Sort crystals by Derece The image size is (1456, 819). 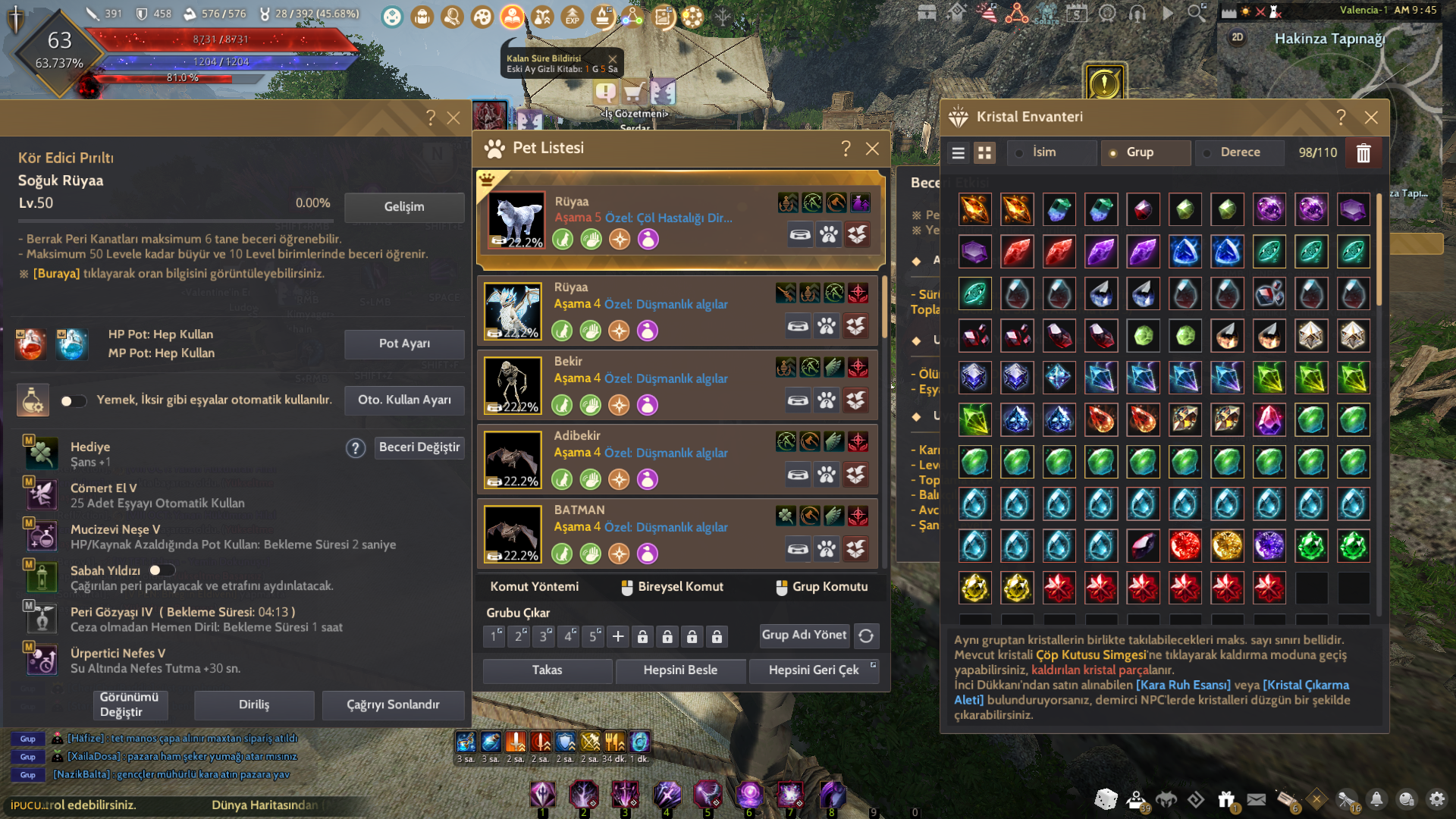pyautogui.click(x=1239, y=152)
